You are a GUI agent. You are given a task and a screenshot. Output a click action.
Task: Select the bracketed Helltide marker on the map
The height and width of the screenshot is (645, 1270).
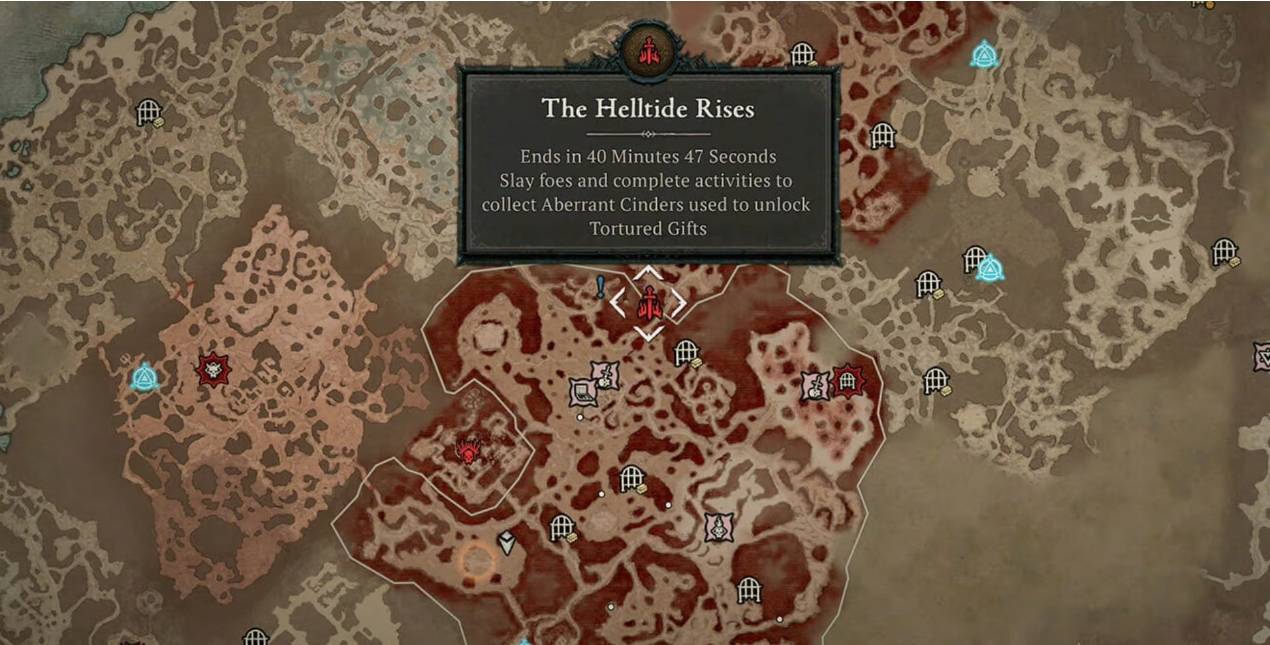[648, 302]
